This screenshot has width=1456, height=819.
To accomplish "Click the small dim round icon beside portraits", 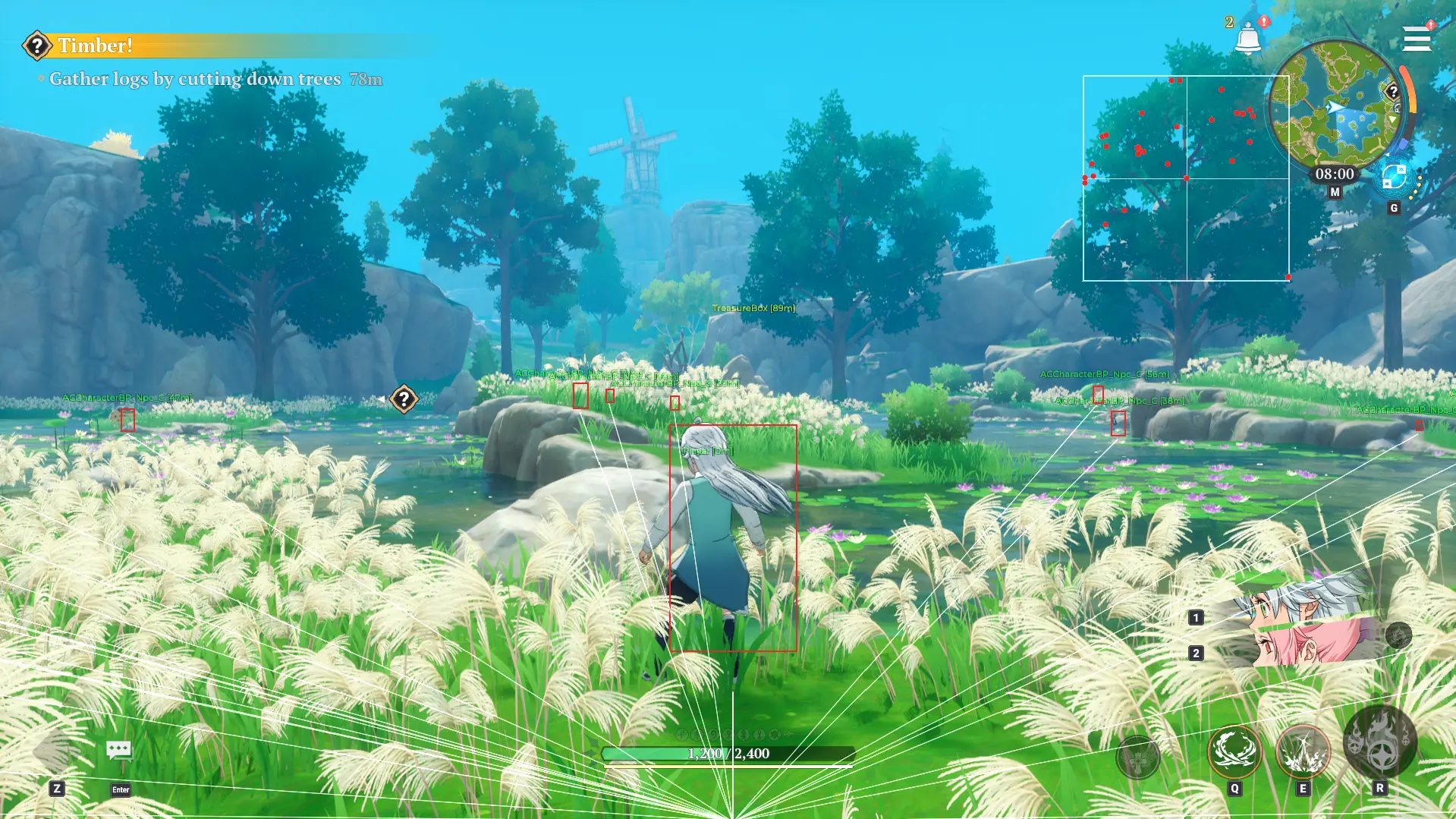I will click(1398, 635).
